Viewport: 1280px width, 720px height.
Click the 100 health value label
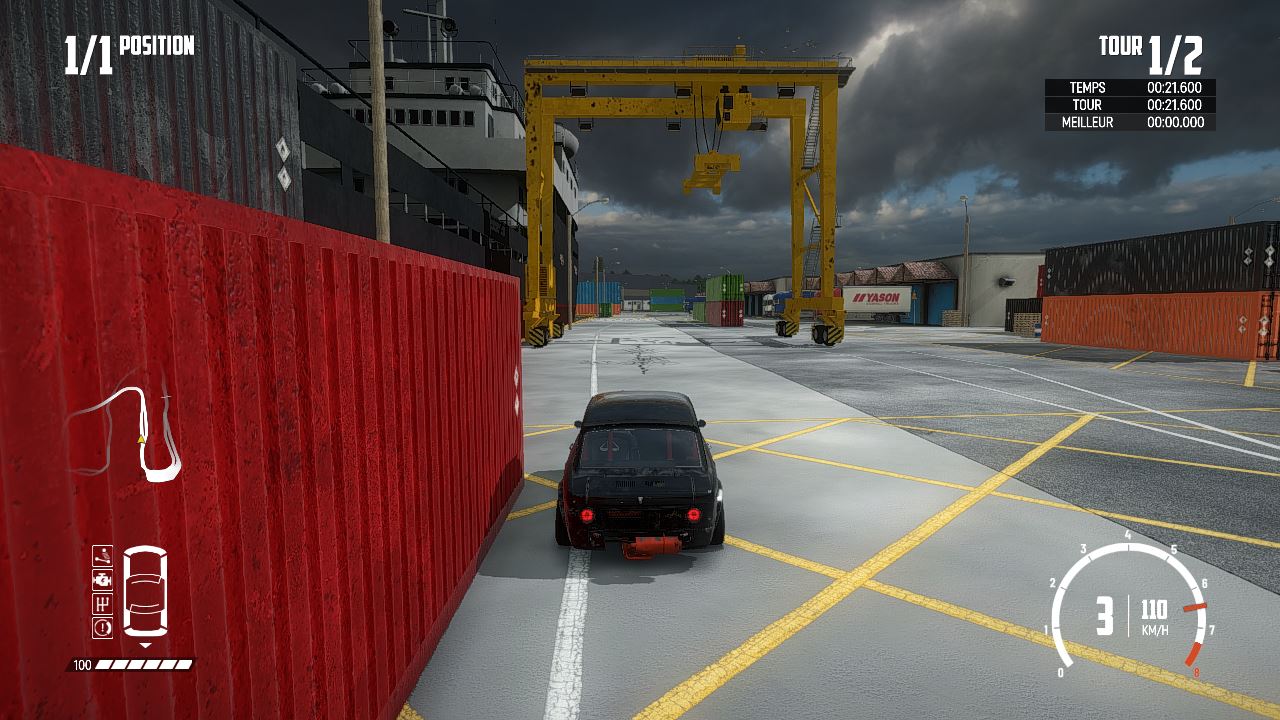82,663
